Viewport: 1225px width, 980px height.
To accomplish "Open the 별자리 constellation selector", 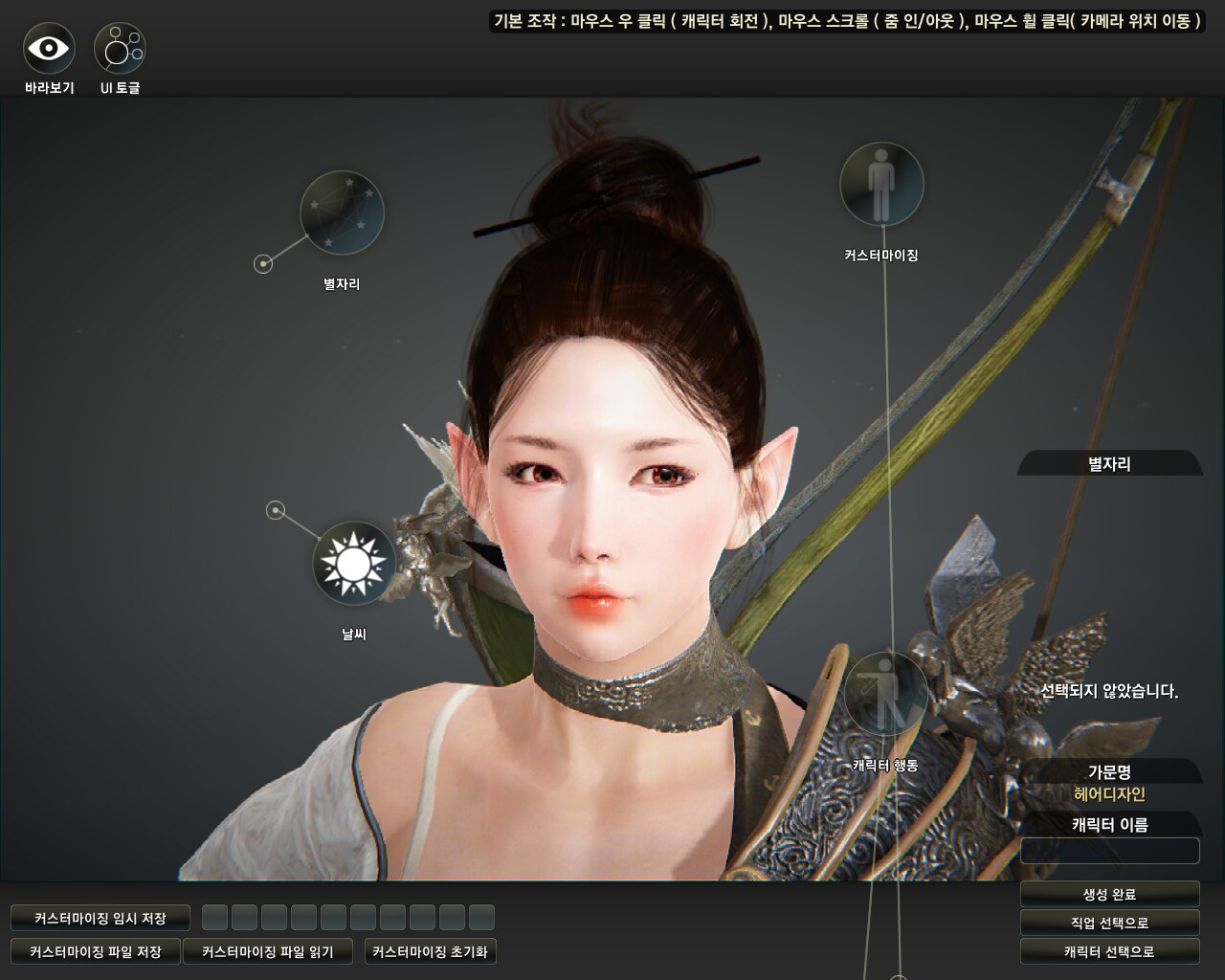I will [x=342, y=212].
